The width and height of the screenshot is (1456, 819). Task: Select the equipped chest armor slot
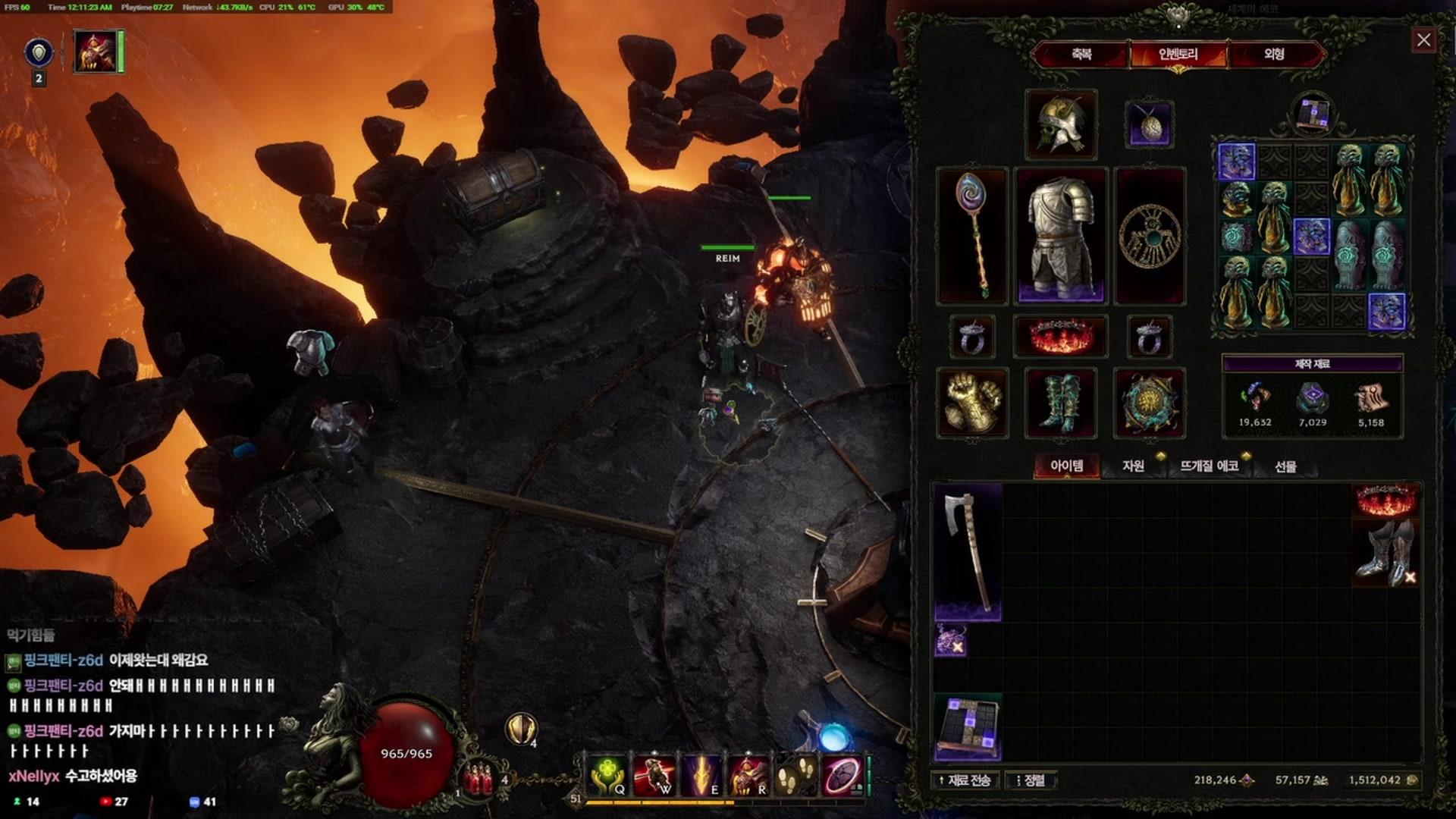(x=1060, y=236)
